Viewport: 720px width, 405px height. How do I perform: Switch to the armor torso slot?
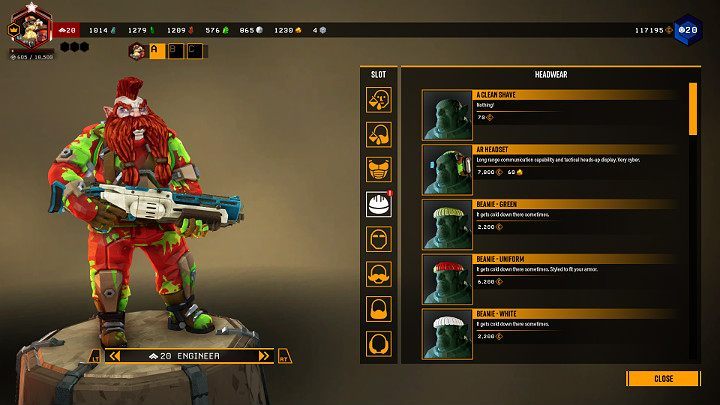379,168
